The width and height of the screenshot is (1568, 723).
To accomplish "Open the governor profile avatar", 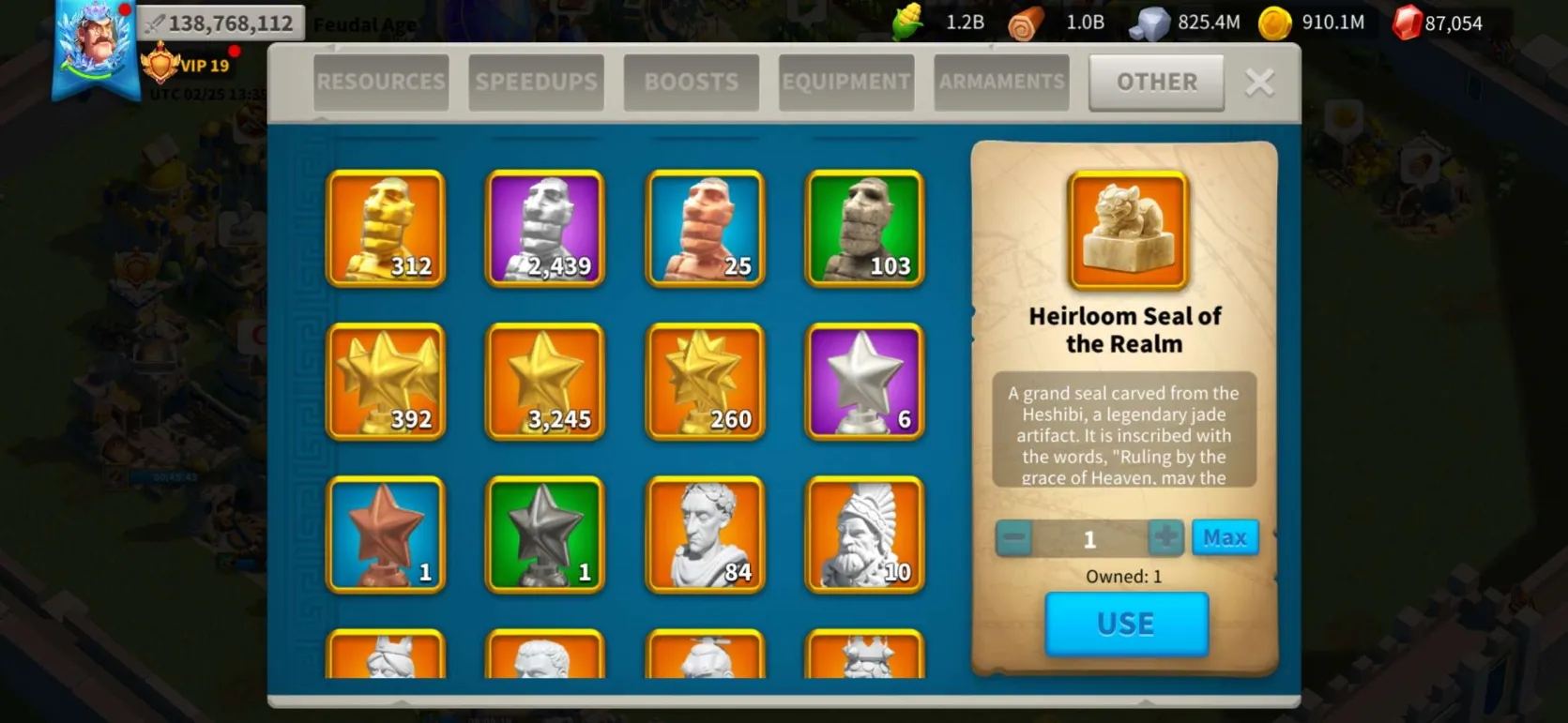I will click(95, 45).
